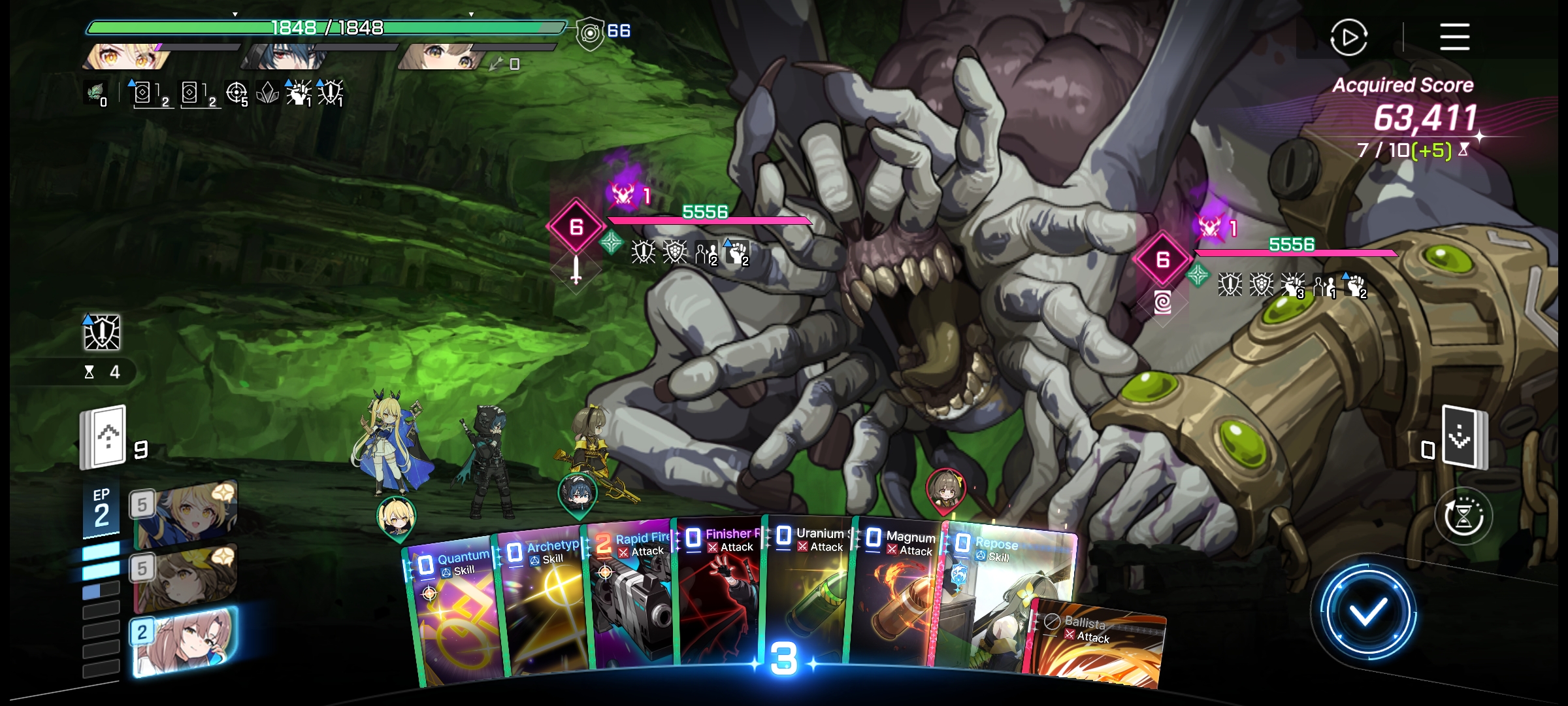Viewport: 1568px width, 706px height.
Task: Open the discard pile deck icon
Action: pos(1462,437)
